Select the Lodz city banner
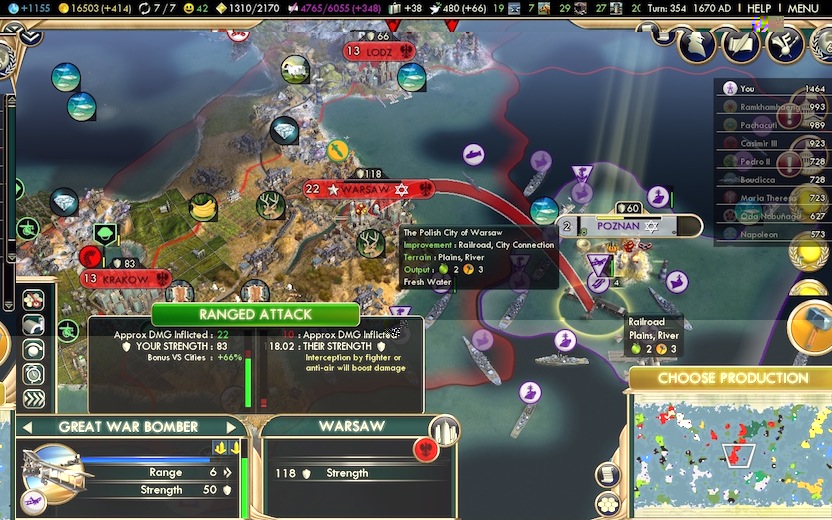Screen dimensions: 832x520 [380, 50]
